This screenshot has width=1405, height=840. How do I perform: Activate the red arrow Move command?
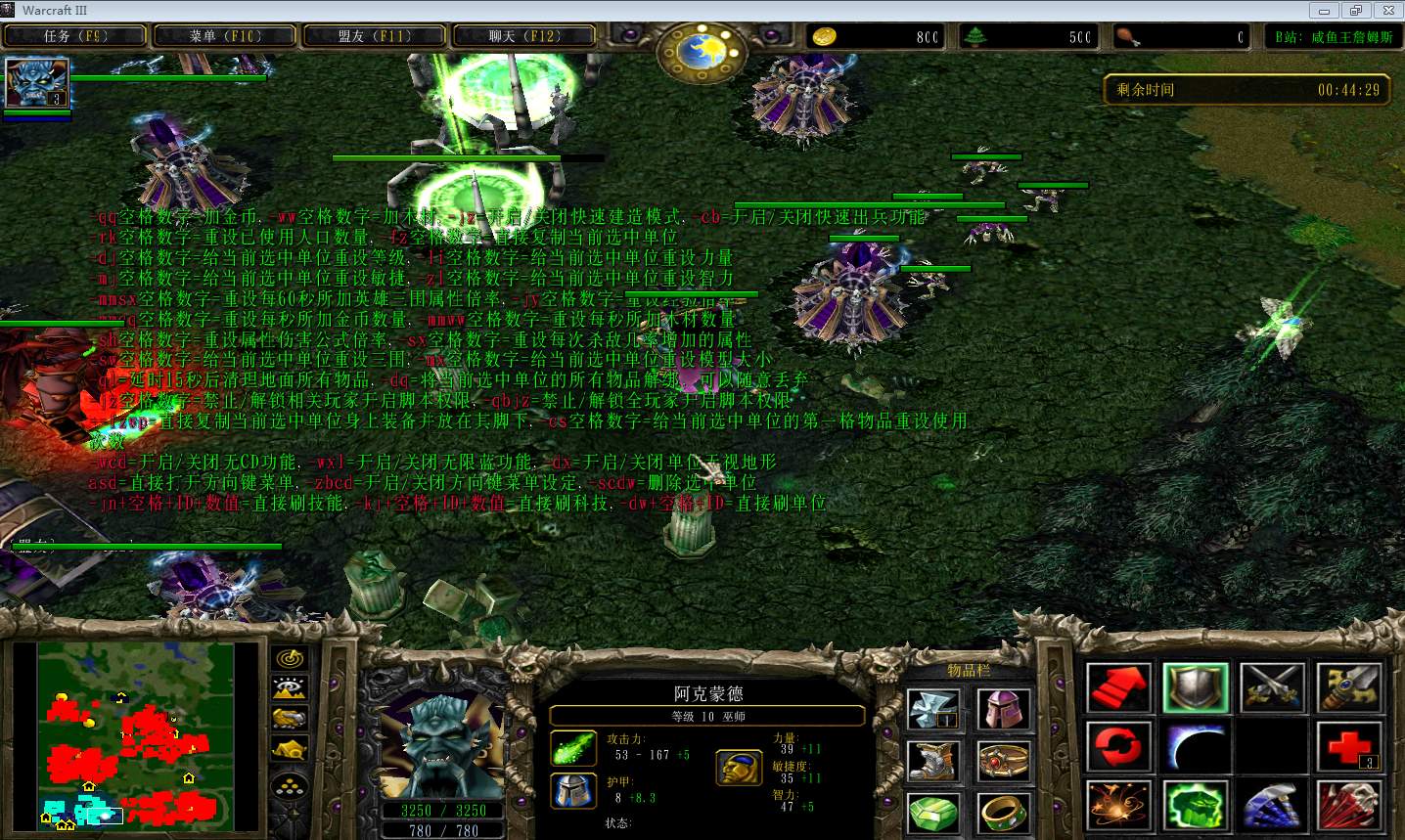[x=1119, y=688]
